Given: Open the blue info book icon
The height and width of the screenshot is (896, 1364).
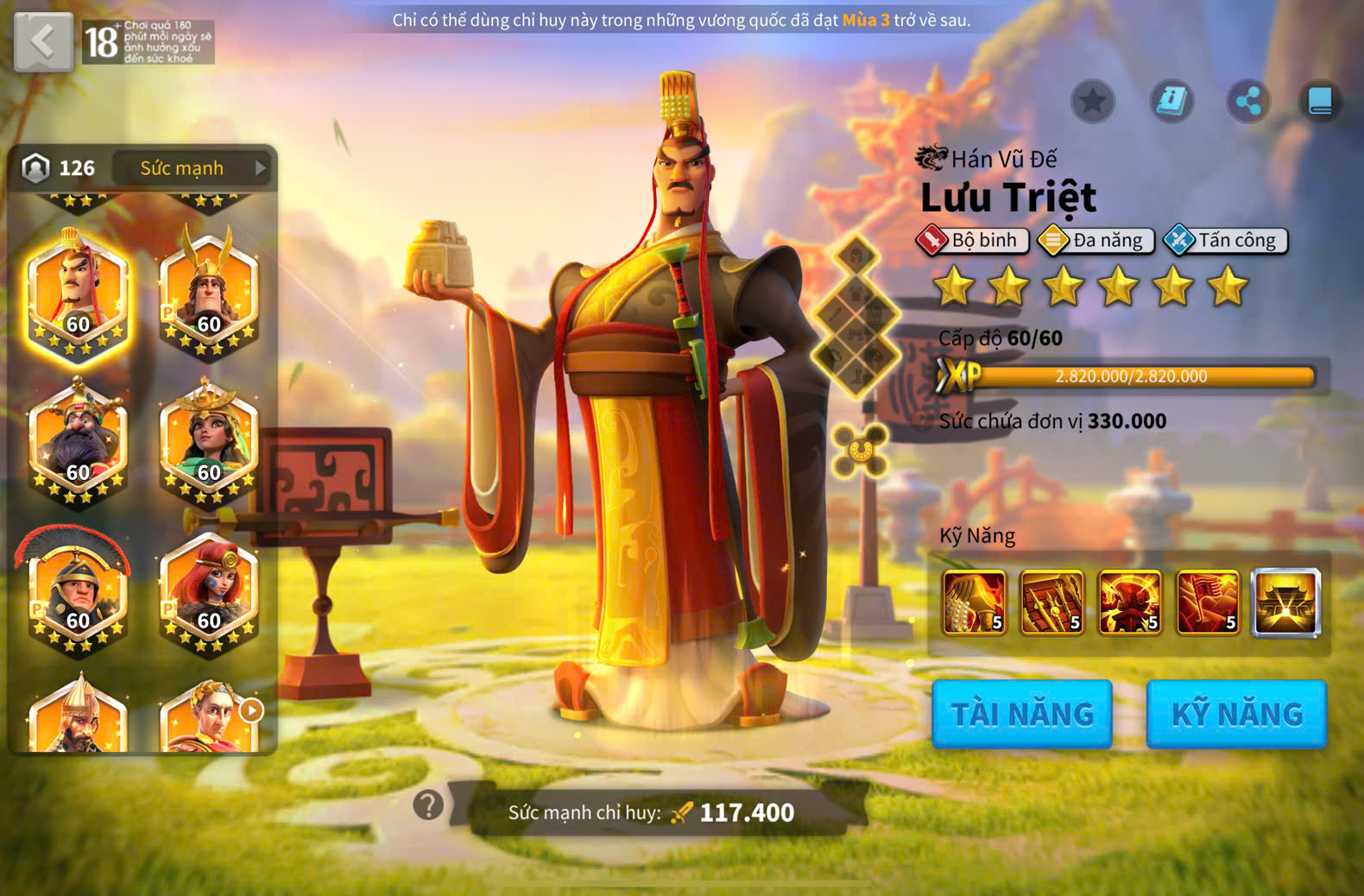Looking at the screenshot, I should coord(1171,102).
